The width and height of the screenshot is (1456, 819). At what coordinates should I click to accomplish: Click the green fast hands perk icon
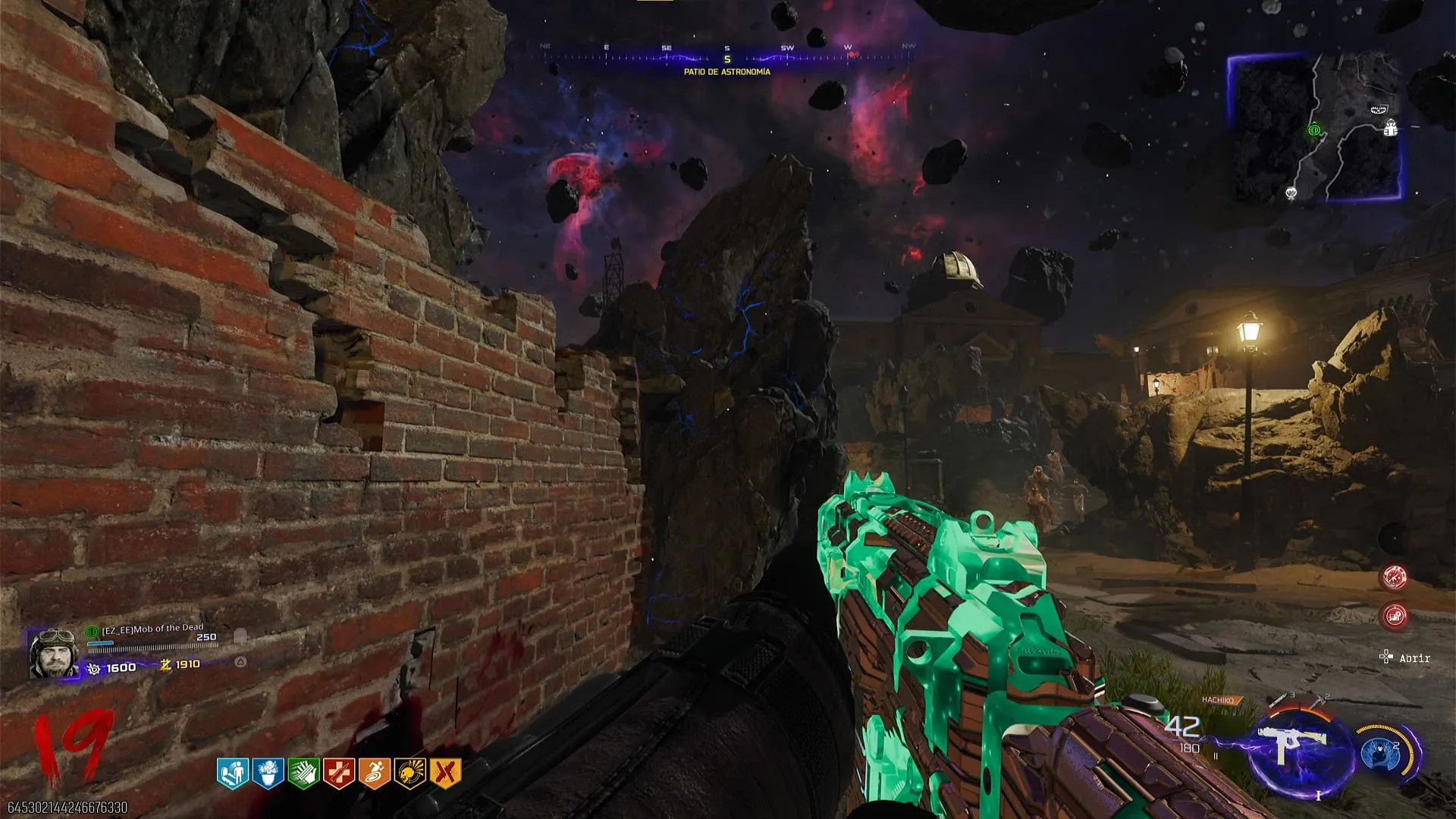tap(303, 773)
